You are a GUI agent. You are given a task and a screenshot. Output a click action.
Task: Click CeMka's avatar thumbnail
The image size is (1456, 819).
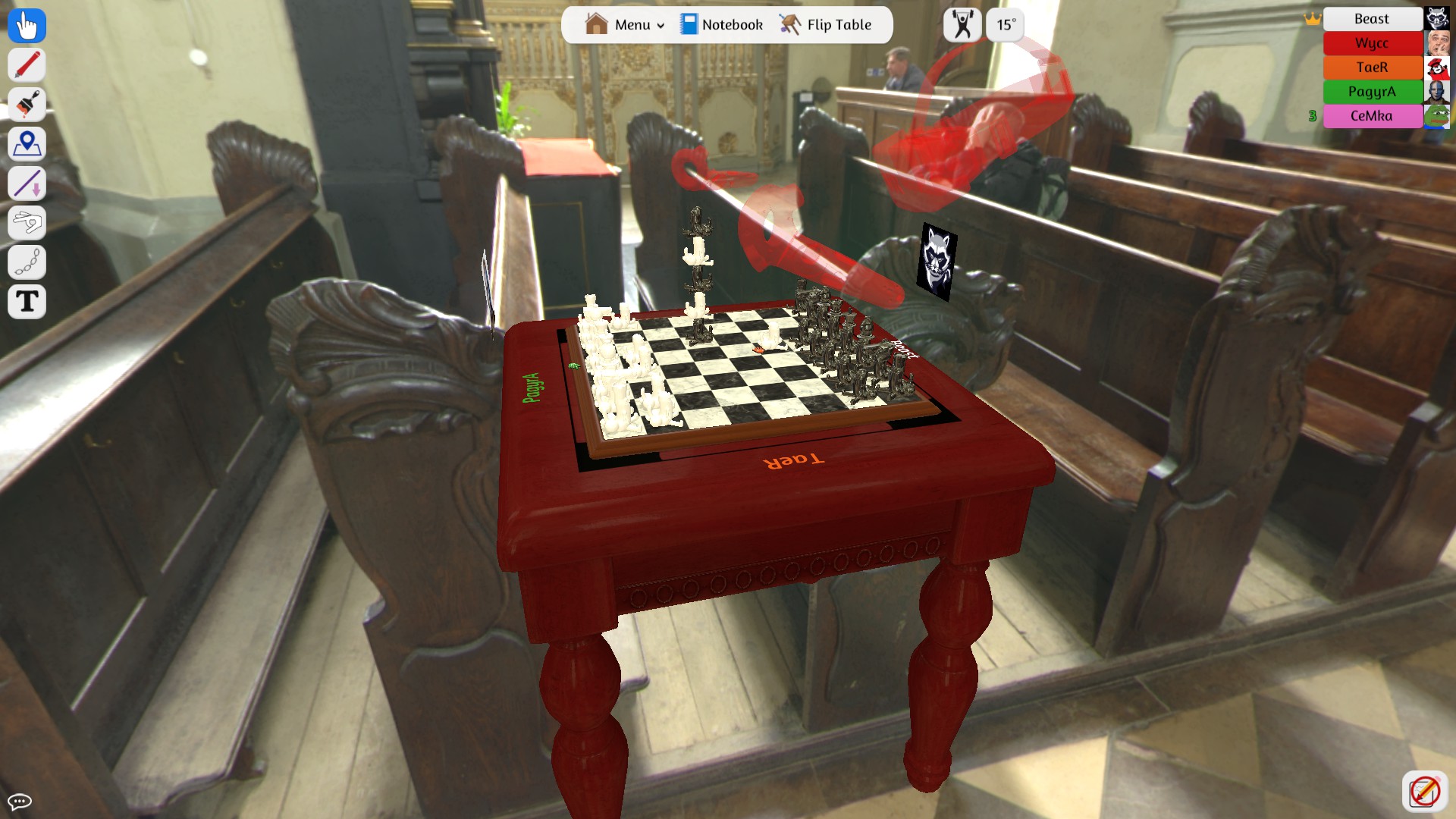coord(1438,116)
